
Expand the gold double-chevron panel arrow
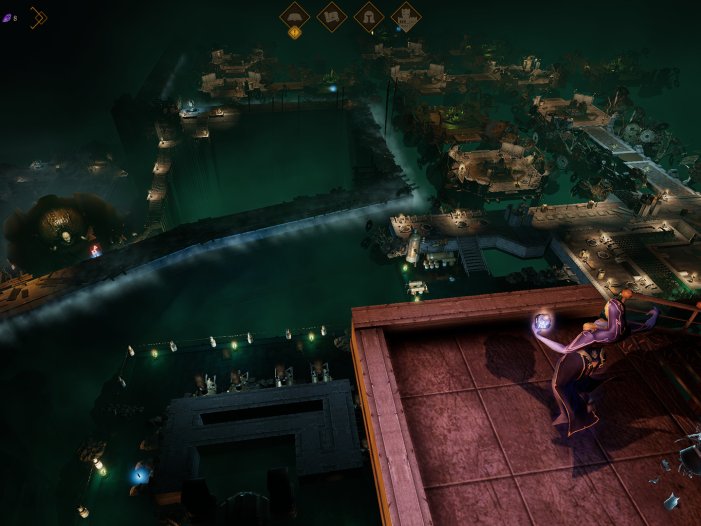click(x=38, y=17)
